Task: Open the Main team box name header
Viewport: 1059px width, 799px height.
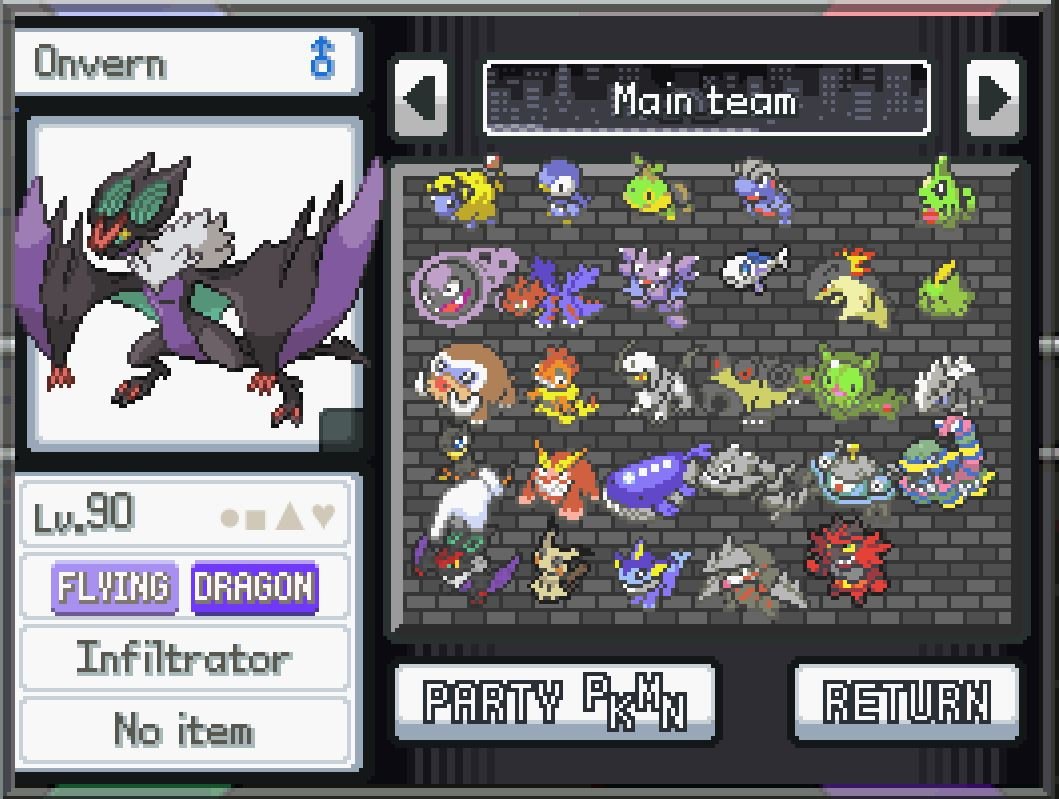Action: click(x=706, y=98)
